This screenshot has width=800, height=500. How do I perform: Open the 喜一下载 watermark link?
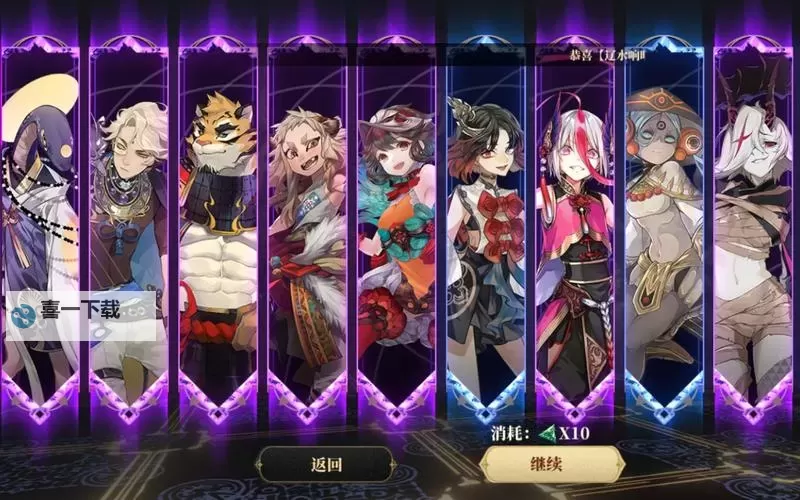[x=80, y=313]
